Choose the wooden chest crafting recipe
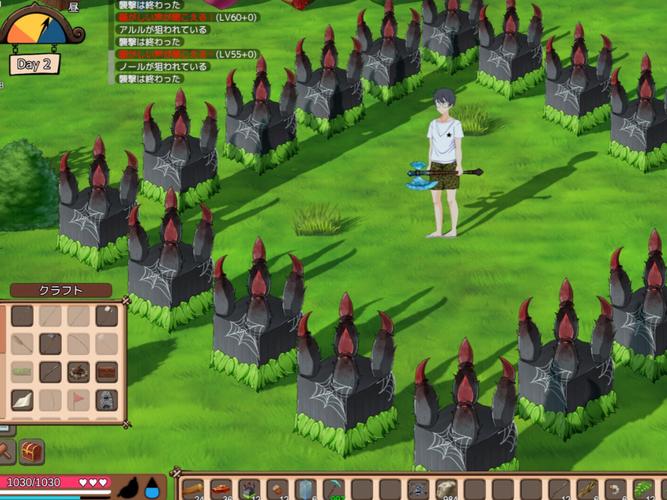This screenshot has height=500, width=667. pos(106,372)
